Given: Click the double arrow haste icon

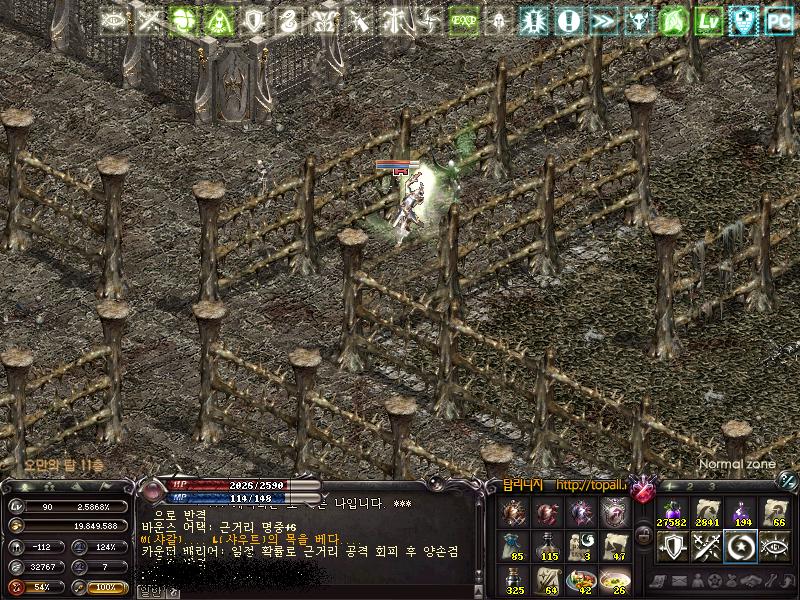Looking at the screenshot, I should 603,19.
